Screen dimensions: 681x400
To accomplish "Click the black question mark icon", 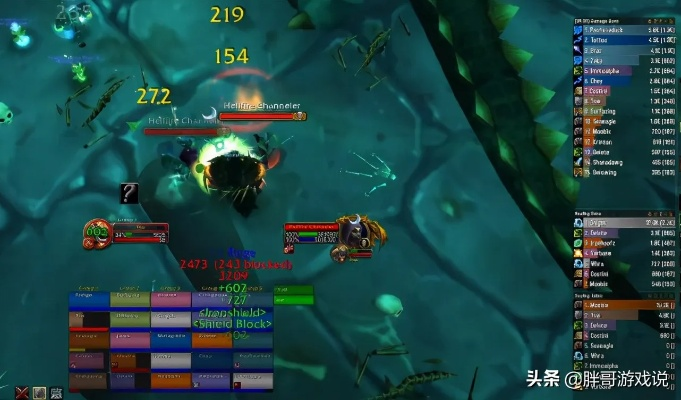I will [129, 193].
